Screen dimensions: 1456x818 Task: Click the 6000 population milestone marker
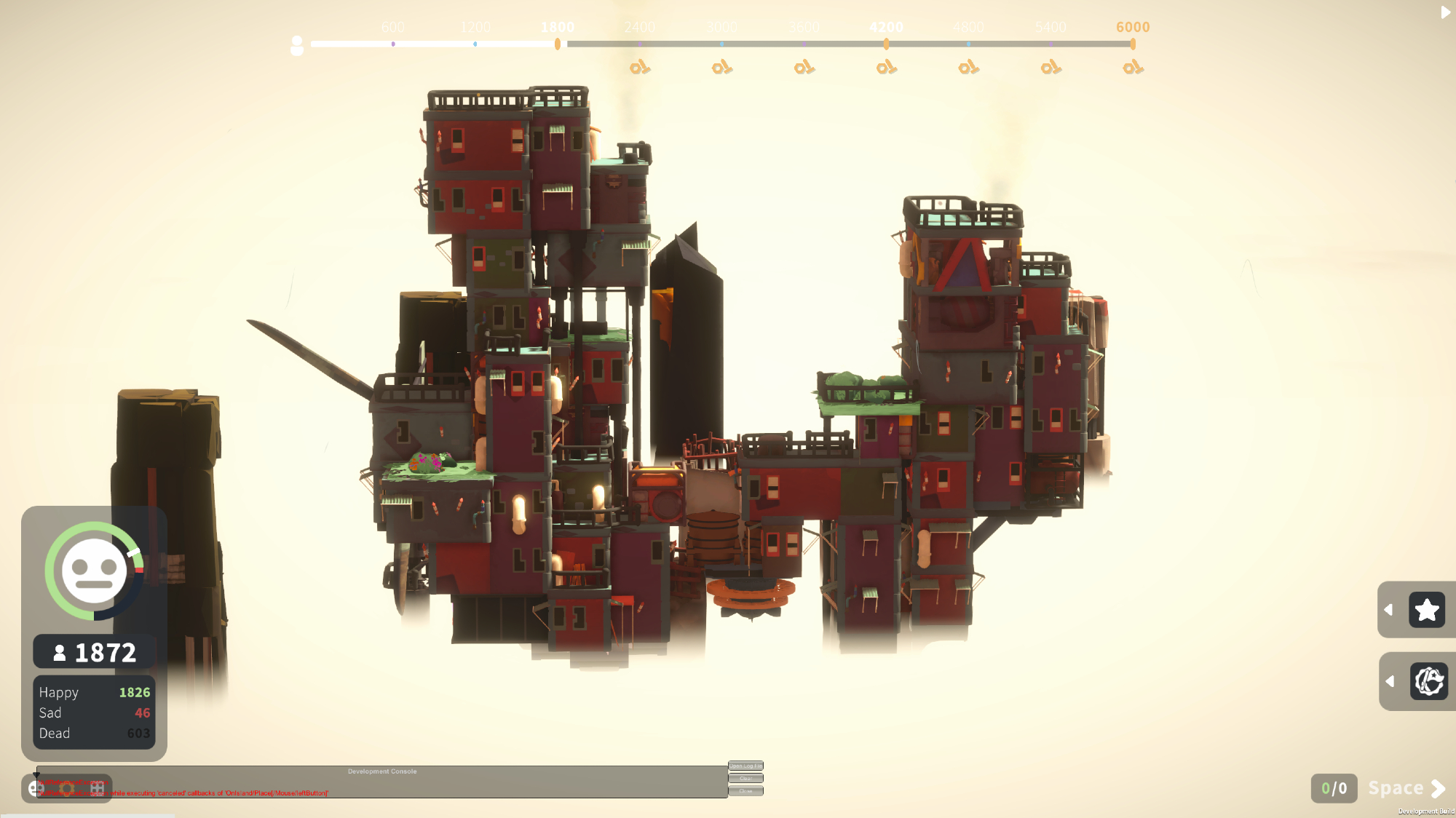(1133, 44)
